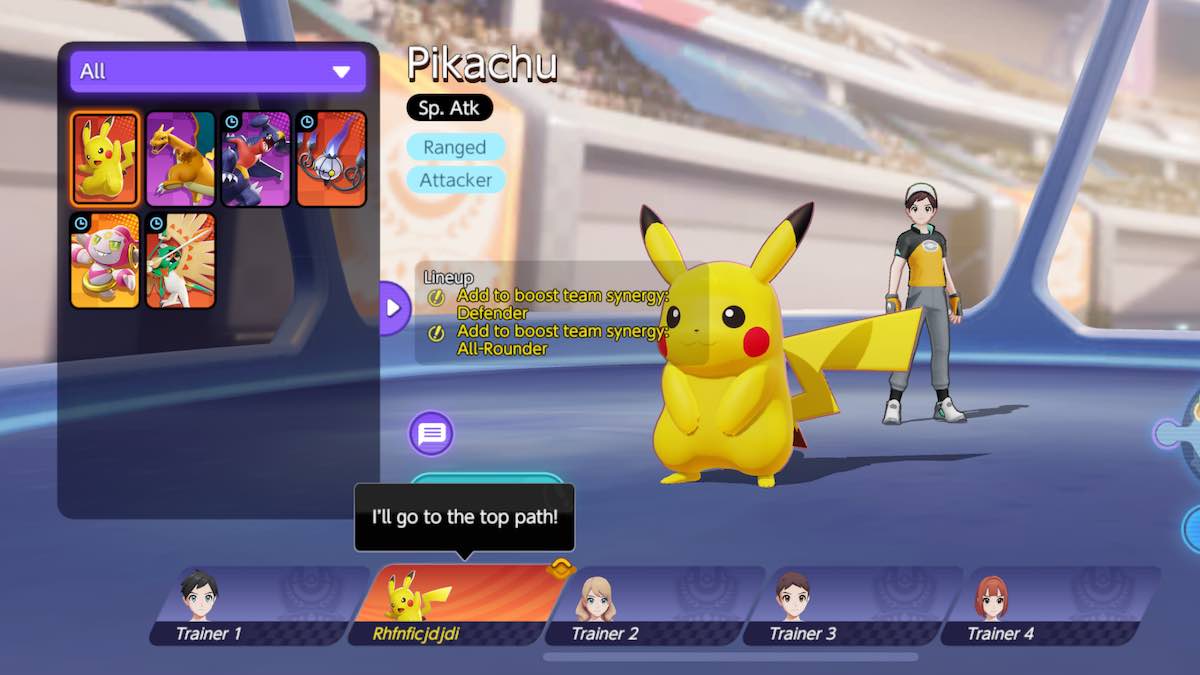Select the Decidueye portrait tile
Image resolution: width=1200 pixels, height=675 pixels.
coord(180,260)
